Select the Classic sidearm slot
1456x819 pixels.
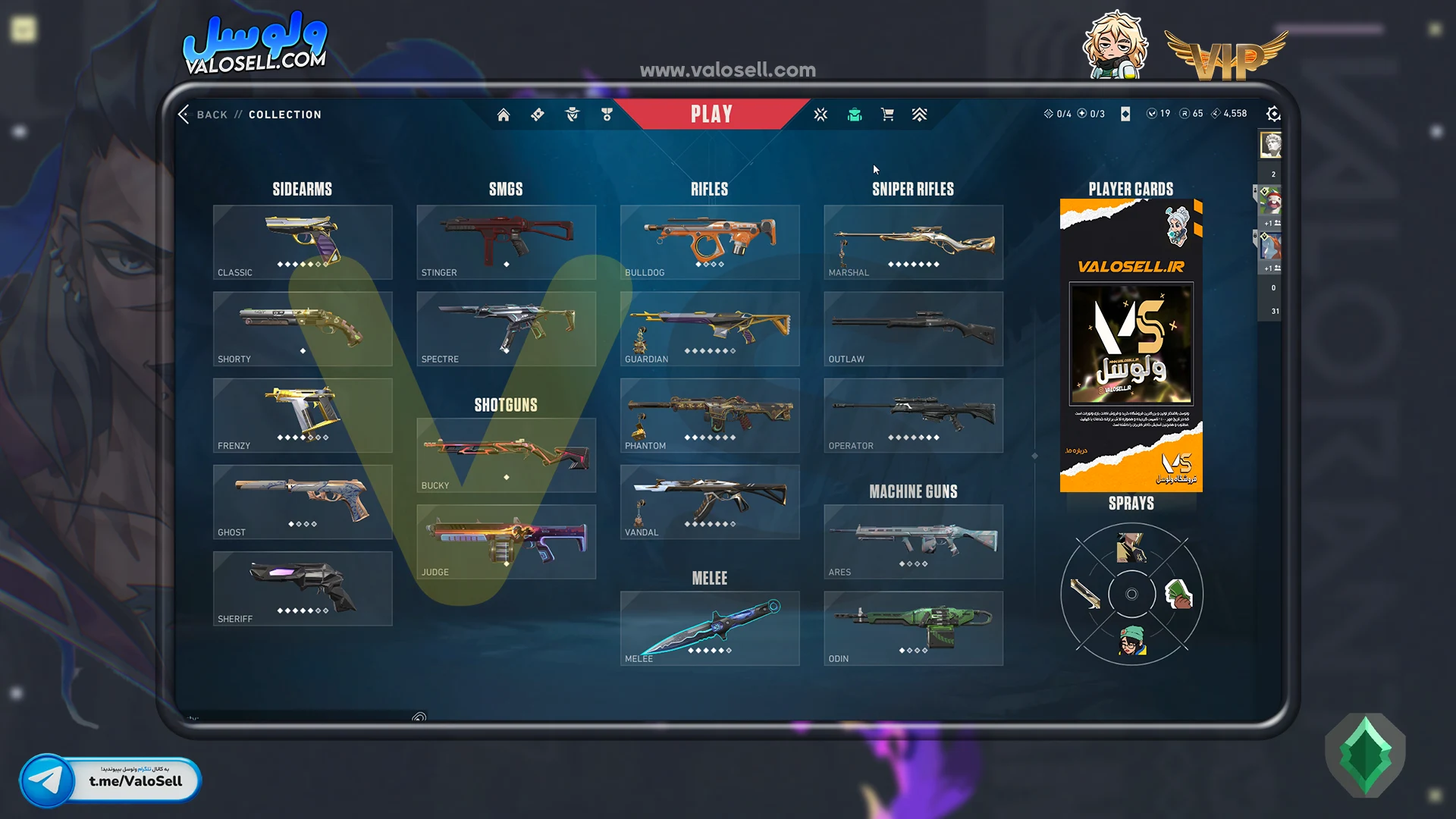click(303, 242)
